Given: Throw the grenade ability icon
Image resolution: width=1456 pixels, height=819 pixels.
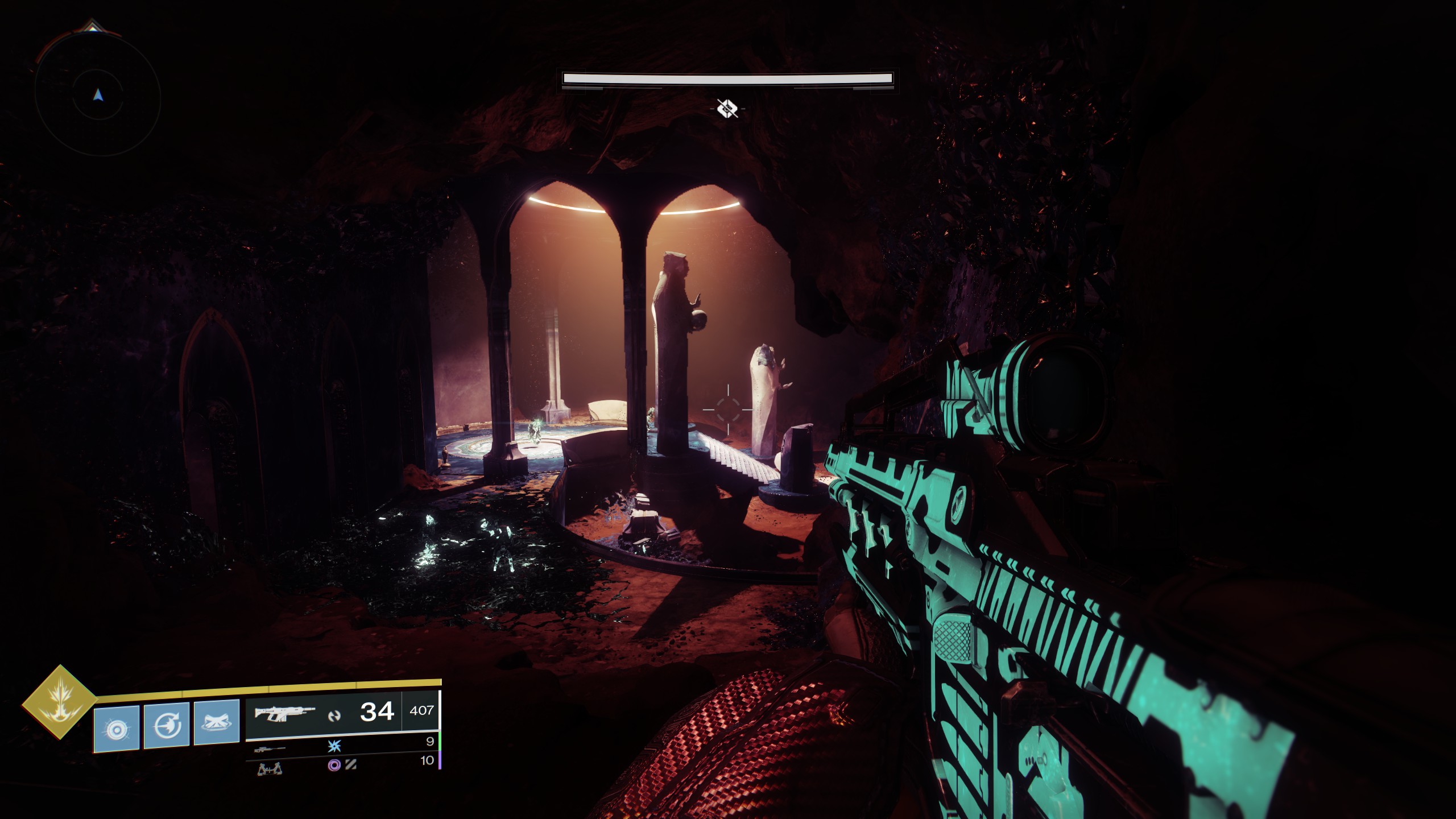Looking at the screenshot, I should [x=117, y=729].
